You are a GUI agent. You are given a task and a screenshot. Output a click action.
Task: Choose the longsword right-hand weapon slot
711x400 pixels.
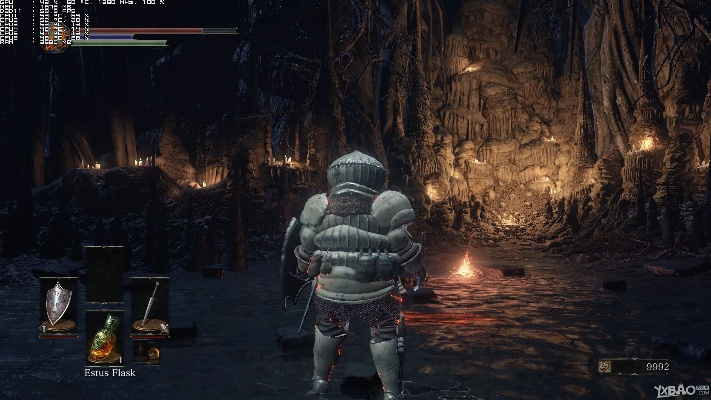click(149, 304)
